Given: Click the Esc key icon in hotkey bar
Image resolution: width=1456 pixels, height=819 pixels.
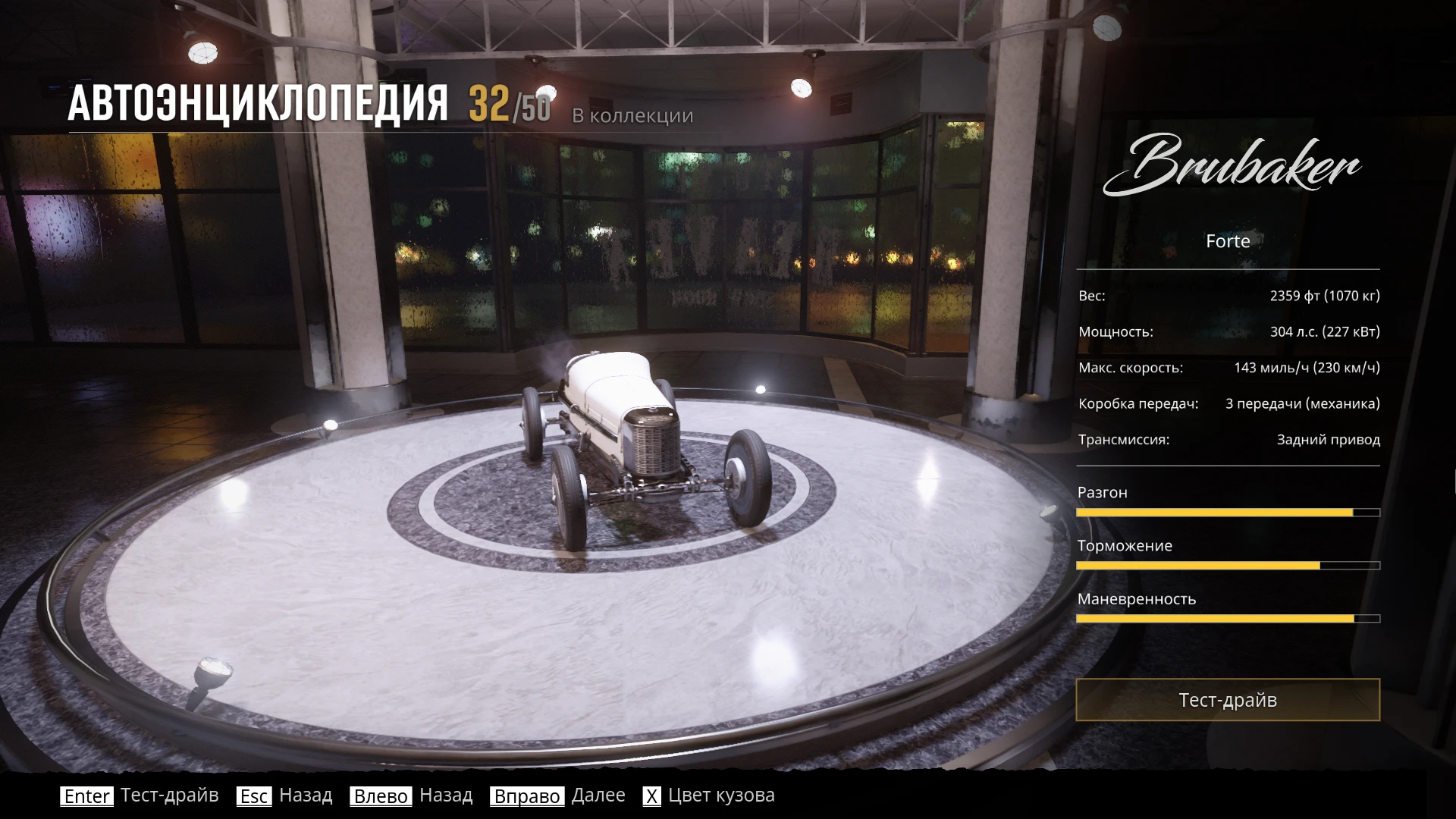Looking at the screenshot, I should coord(254,796).
